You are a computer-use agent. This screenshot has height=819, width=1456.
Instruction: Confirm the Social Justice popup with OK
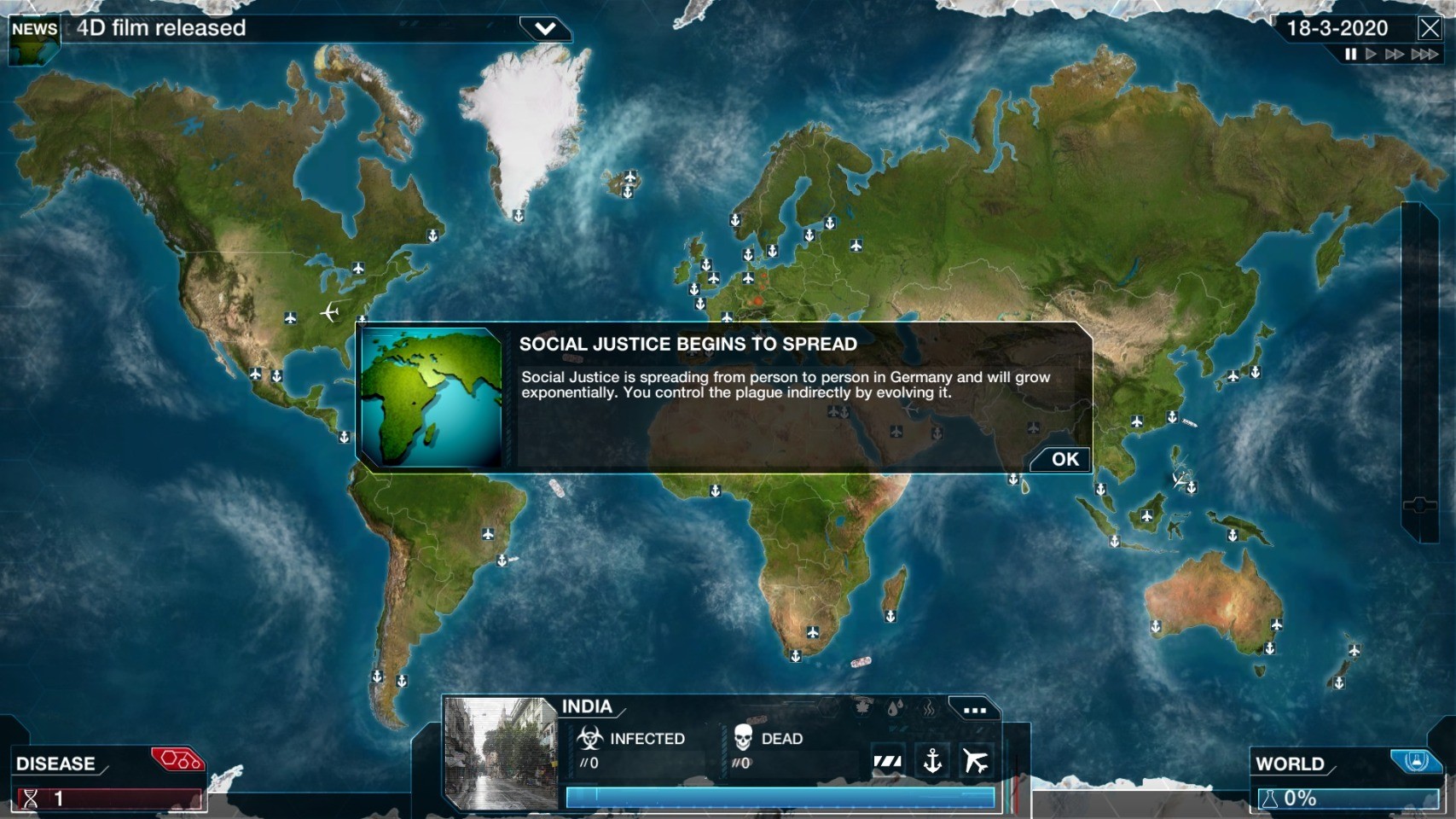point(1064,459)
